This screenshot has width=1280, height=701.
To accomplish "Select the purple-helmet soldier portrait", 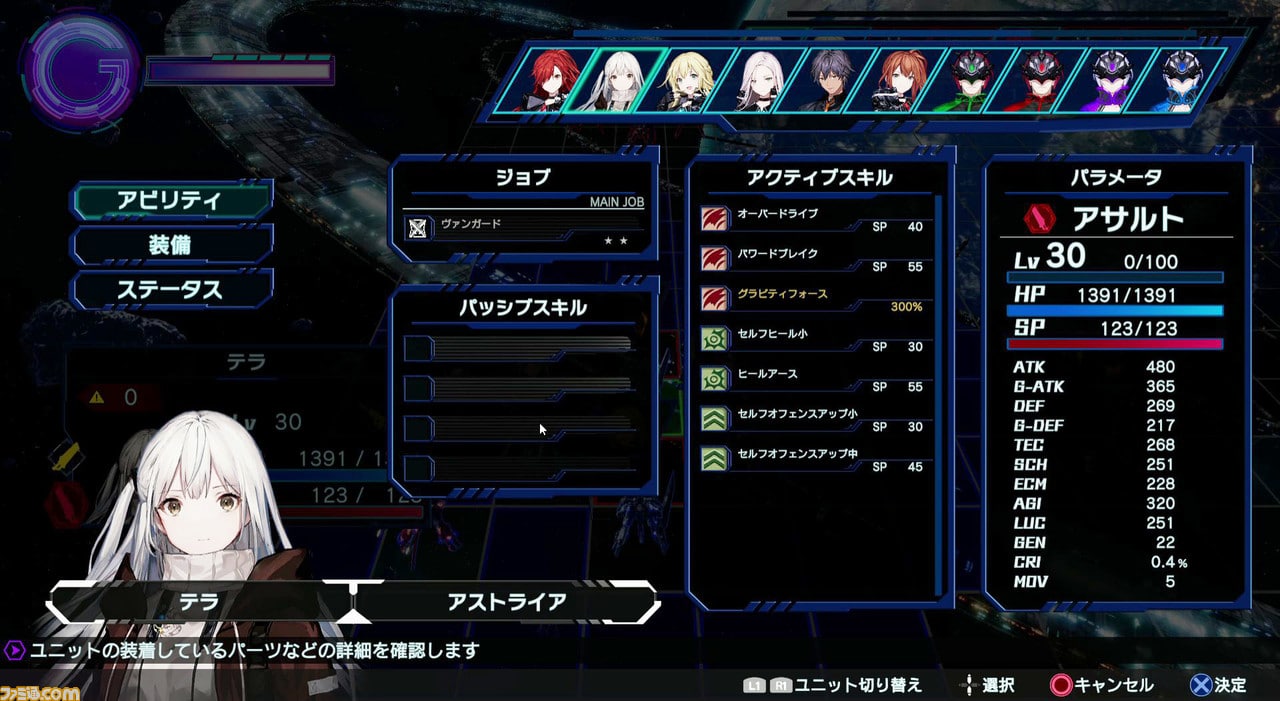I will coord(1115,80).
